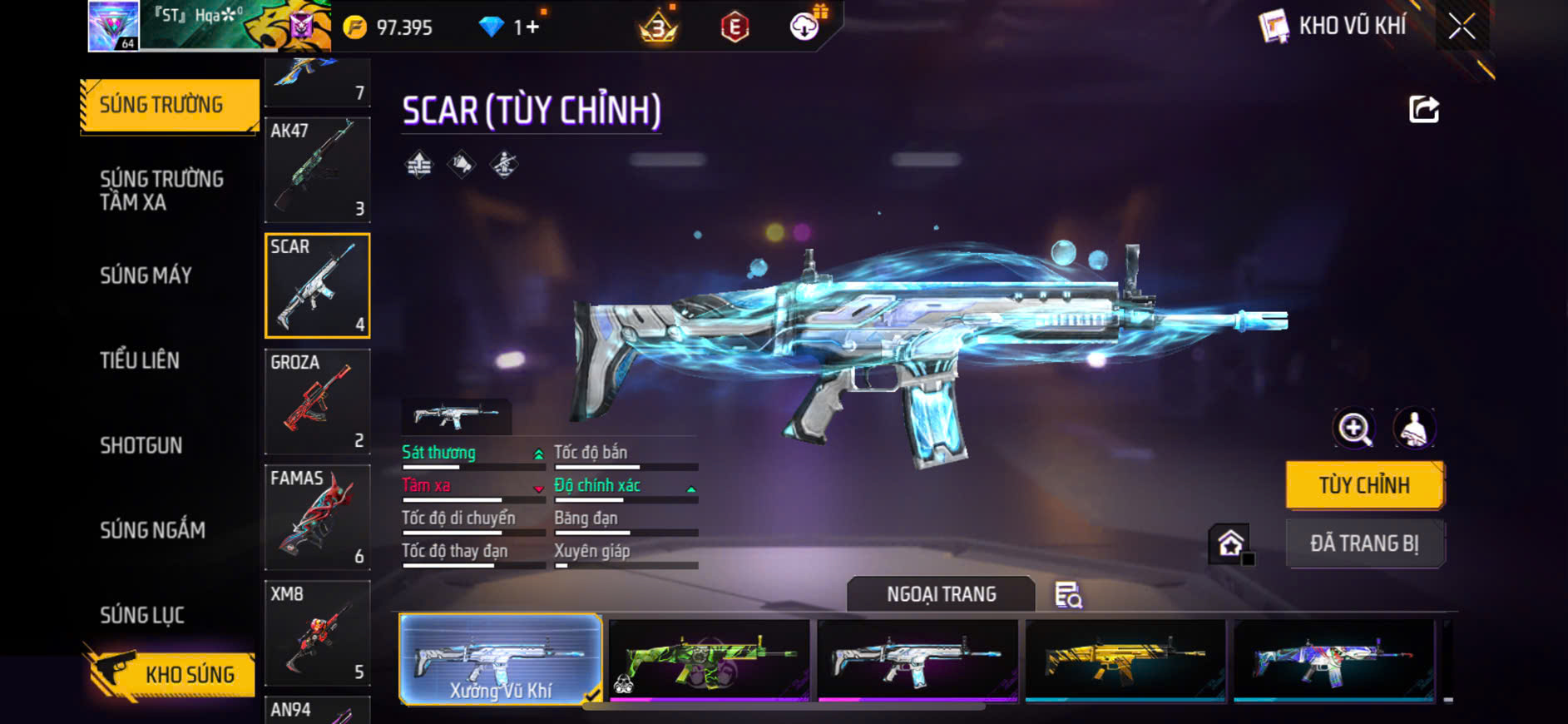Zoom in with the magnifier icon
This screenshot has width=1568, height=724.
click(x=1354, y=429)
